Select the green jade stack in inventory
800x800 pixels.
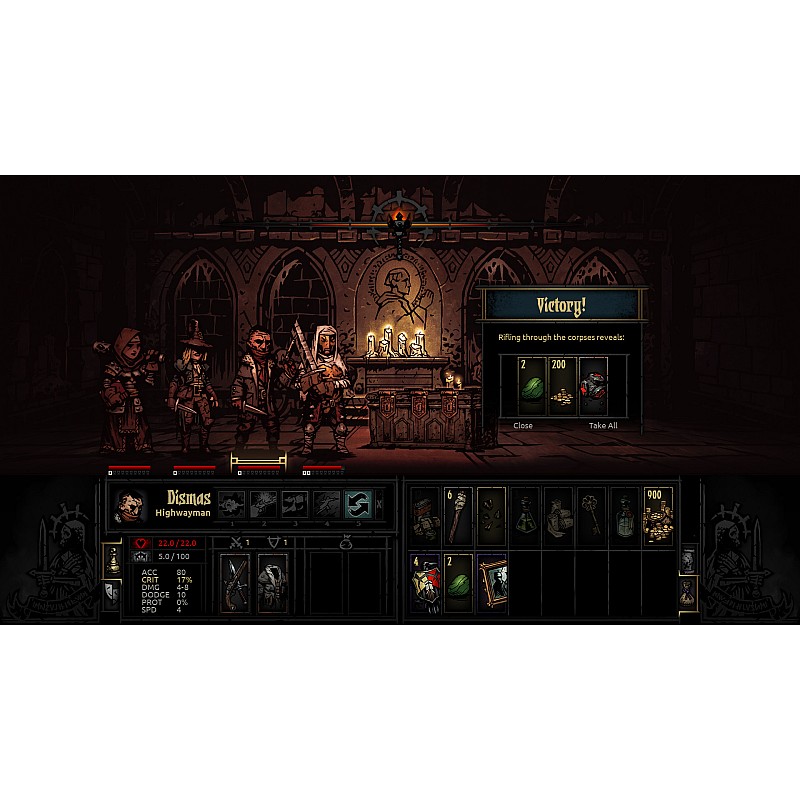point(459,583)
